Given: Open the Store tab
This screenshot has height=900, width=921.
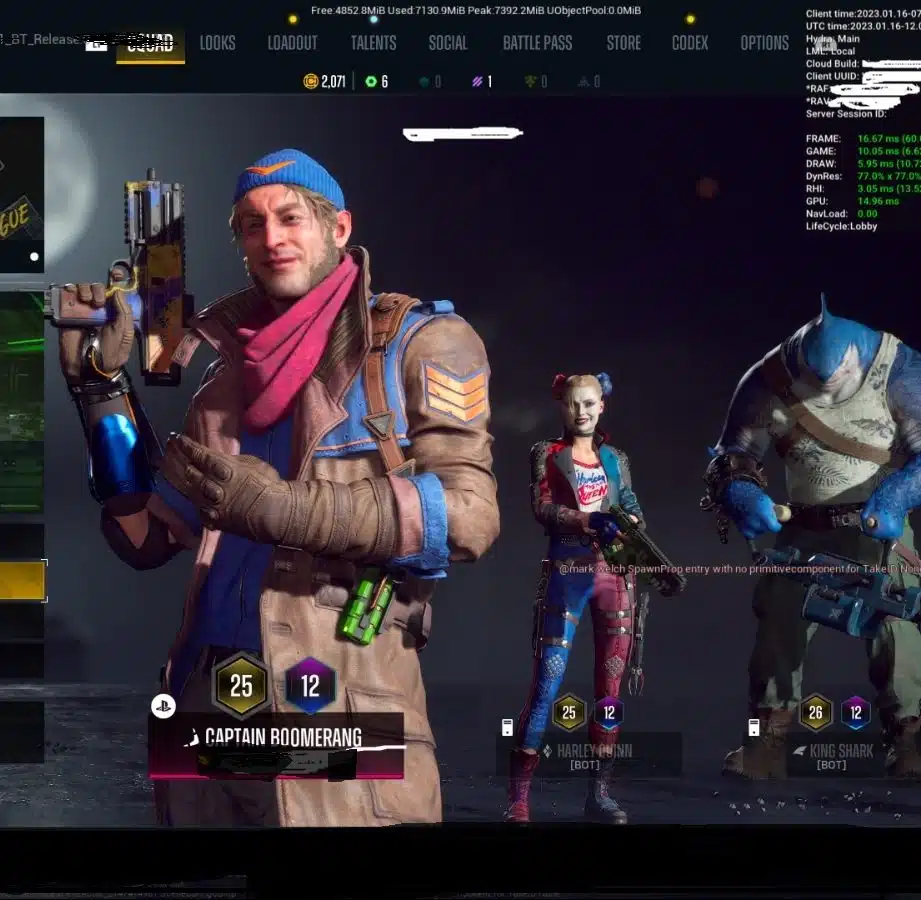Looking at the screenshot, I should coord(623,43).
